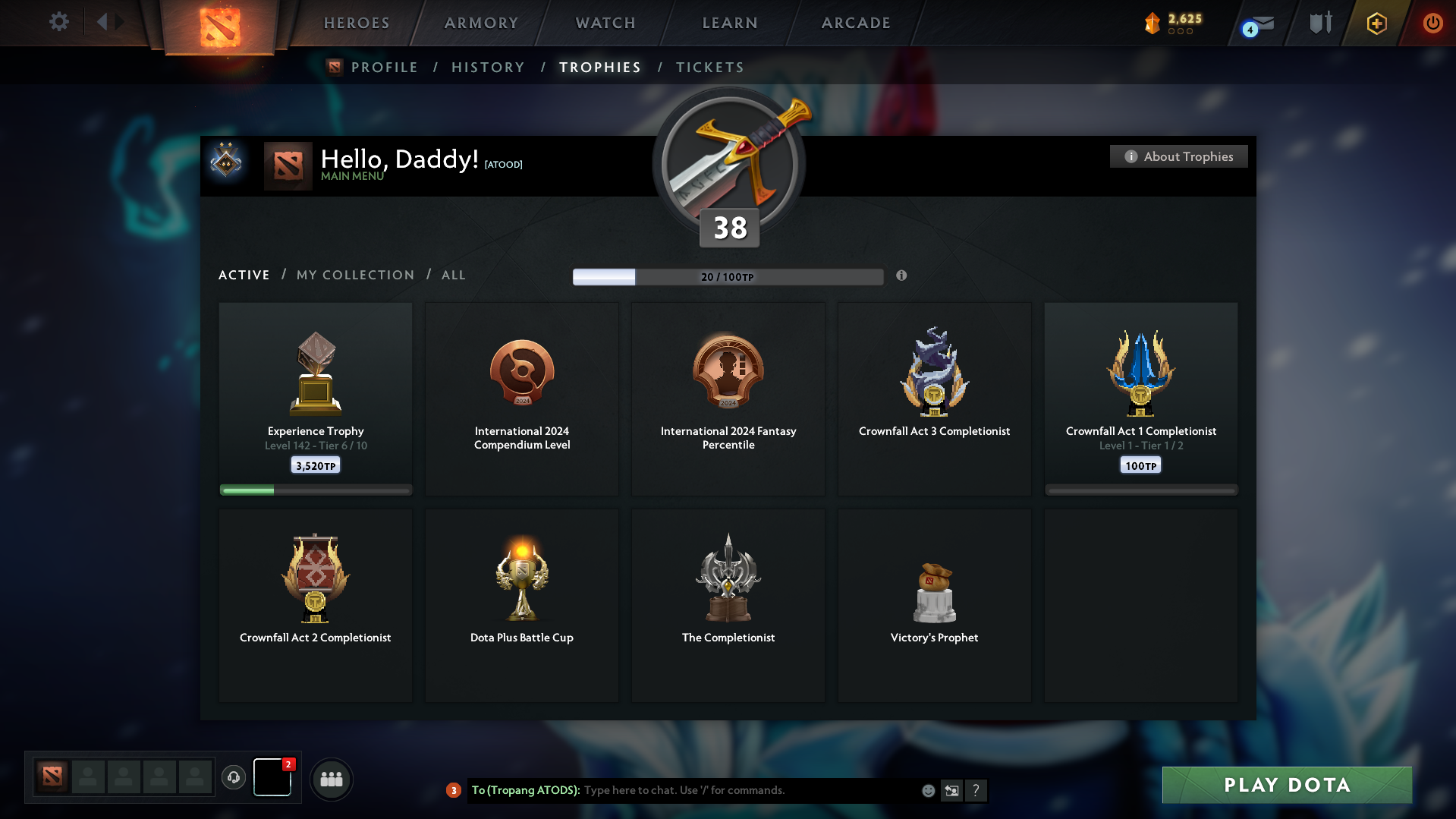Select the ALL trophy filter
The height and width of the screenshot is (819, 1456).
(x=453, y=275)
